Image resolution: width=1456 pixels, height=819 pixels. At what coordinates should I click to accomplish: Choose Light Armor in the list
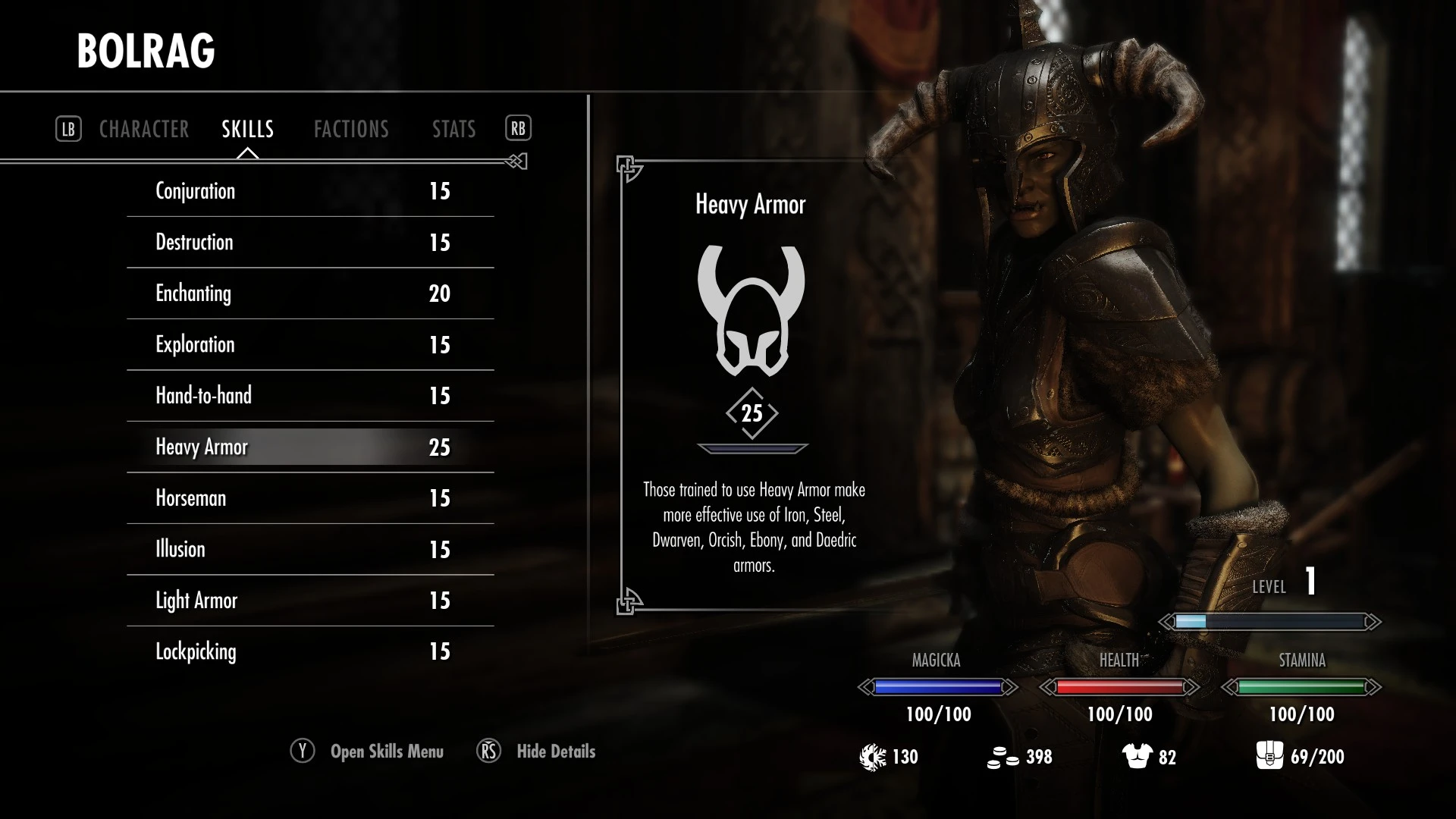310,601
